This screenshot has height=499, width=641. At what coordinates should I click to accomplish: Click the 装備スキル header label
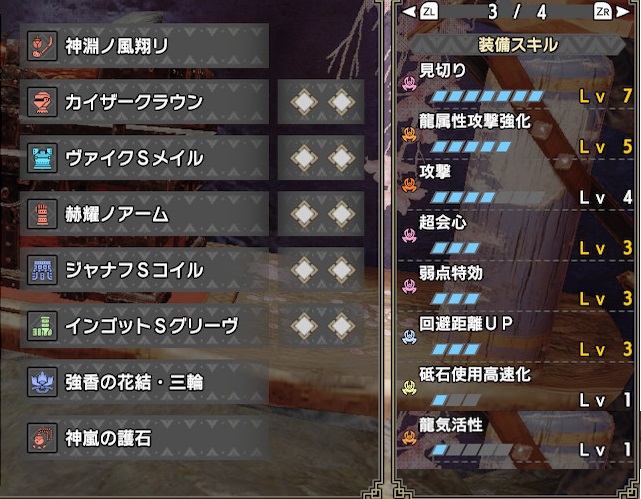point(518,45)
